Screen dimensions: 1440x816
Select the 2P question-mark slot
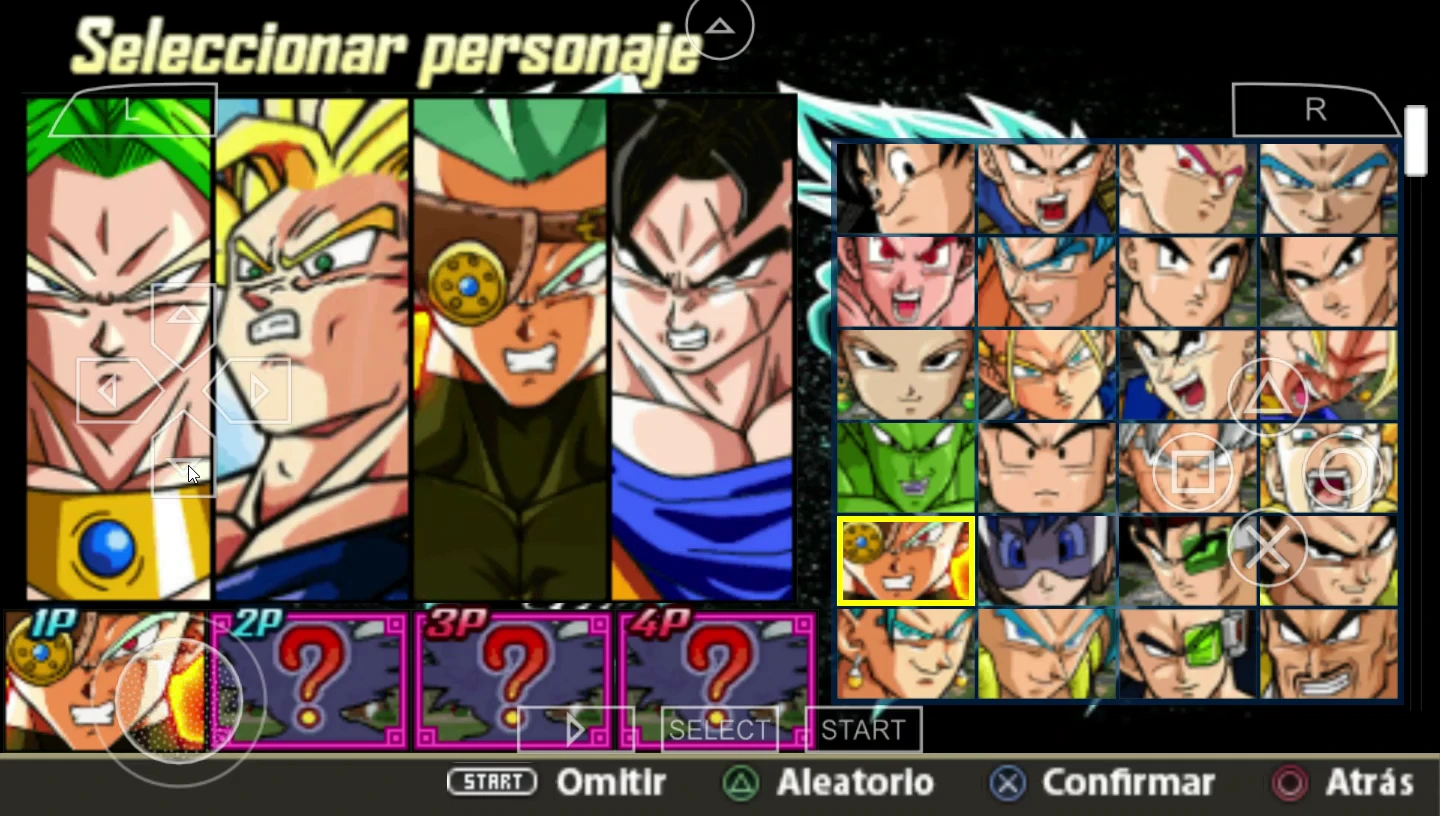coord(310,680)
